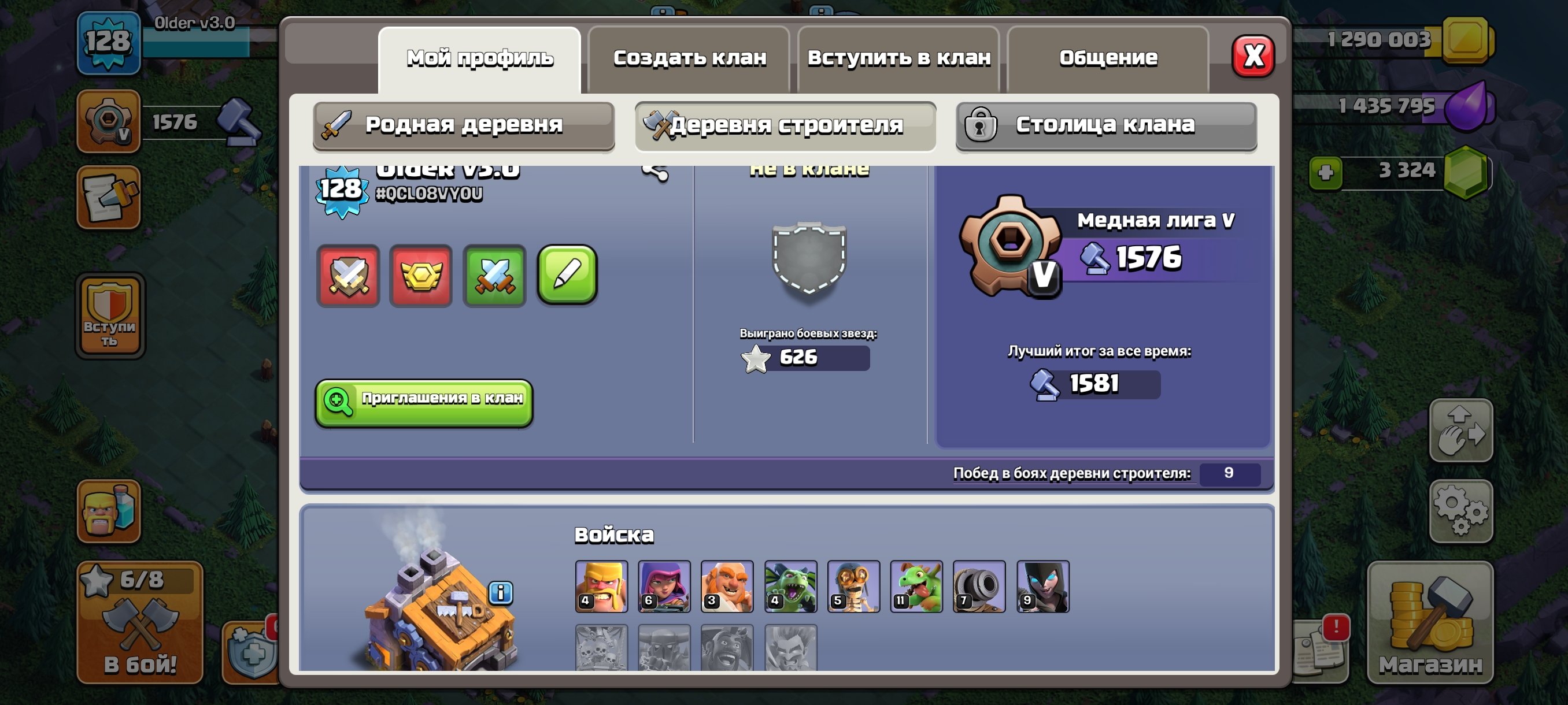
Task: Open the Создать клан tab
Action: [690, 57]
